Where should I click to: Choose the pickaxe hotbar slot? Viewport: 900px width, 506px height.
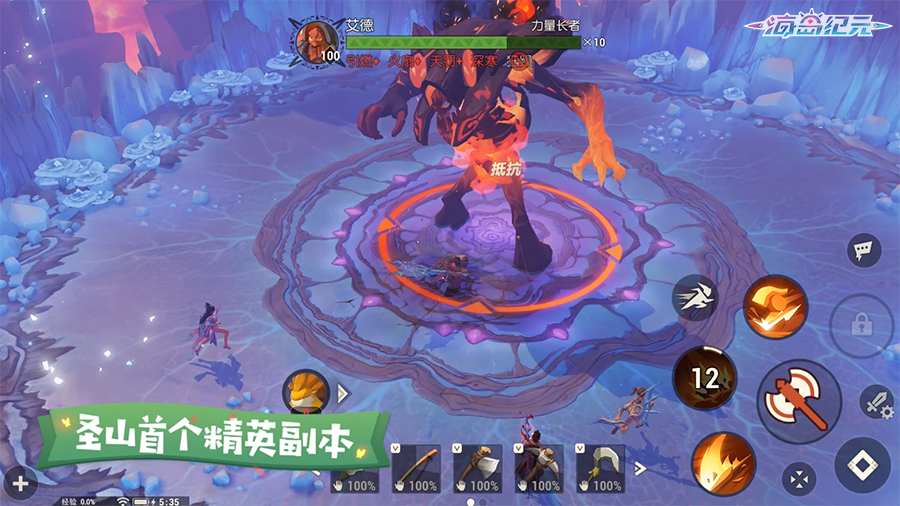(x=539, y=468)
